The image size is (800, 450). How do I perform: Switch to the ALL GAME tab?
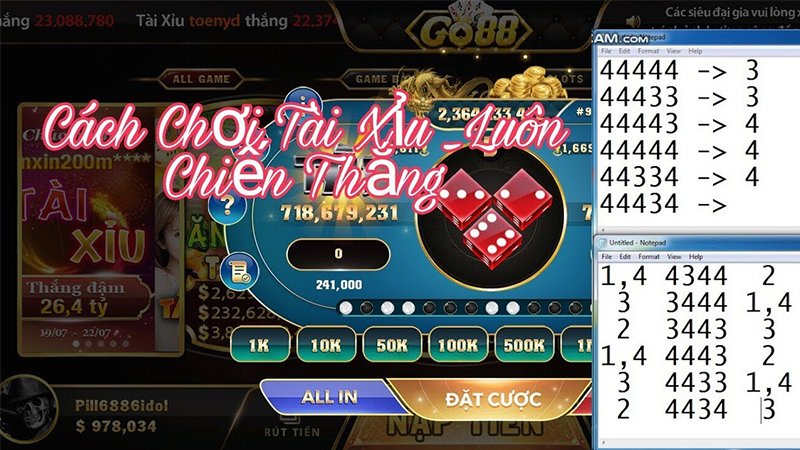click(203, 79)
